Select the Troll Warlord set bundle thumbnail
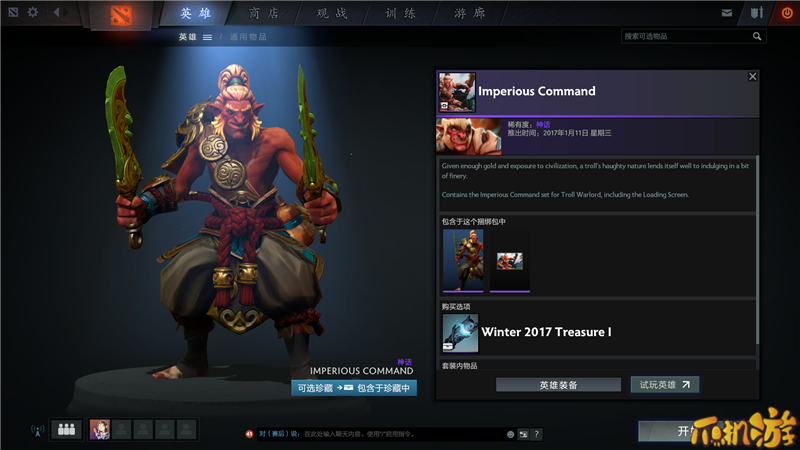800x450 pixels. [x=463, y=260]
